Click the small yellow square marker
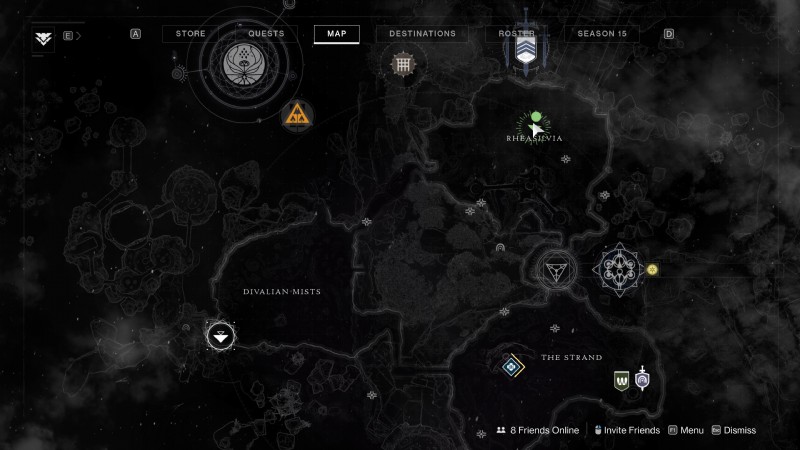800x450 pixels. 652,269
